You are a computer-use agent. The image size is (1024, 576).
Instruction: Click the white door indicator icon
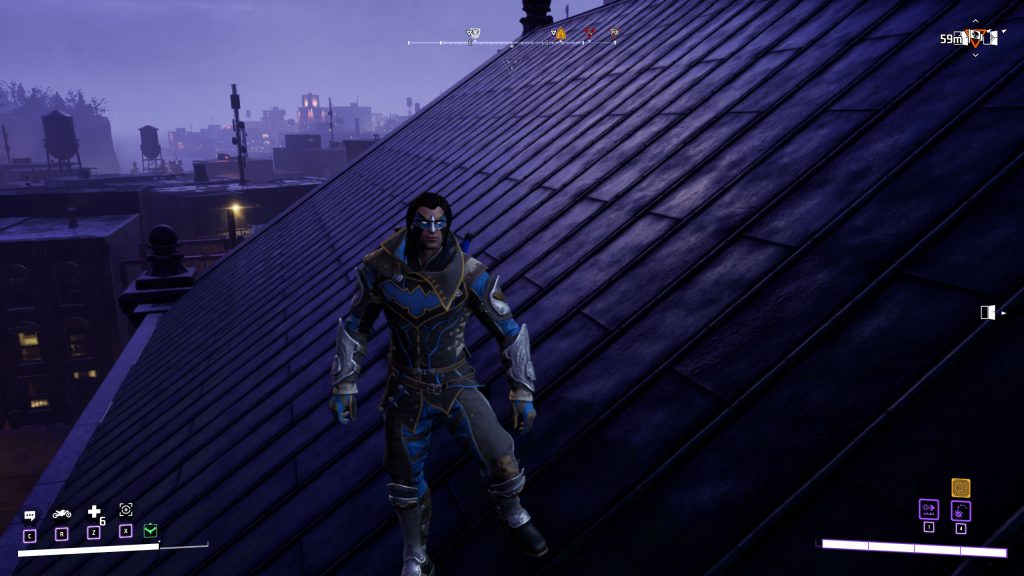(x=988, y=313)
